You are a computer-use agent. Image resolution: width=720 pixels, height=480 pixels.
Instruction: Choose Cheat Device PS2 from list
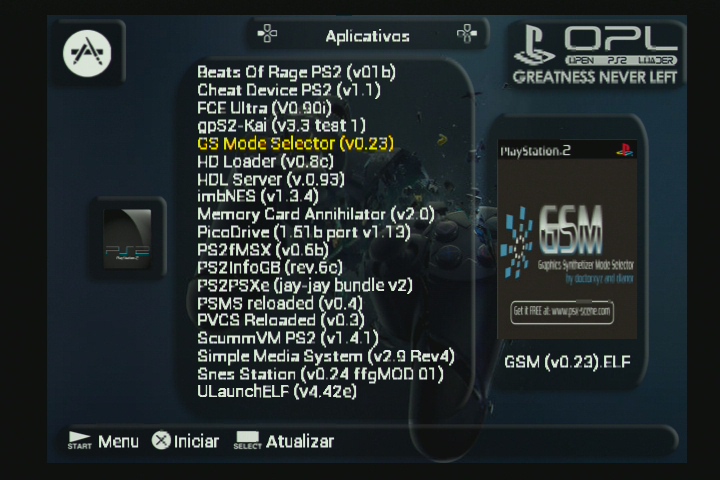pos(289,90)
